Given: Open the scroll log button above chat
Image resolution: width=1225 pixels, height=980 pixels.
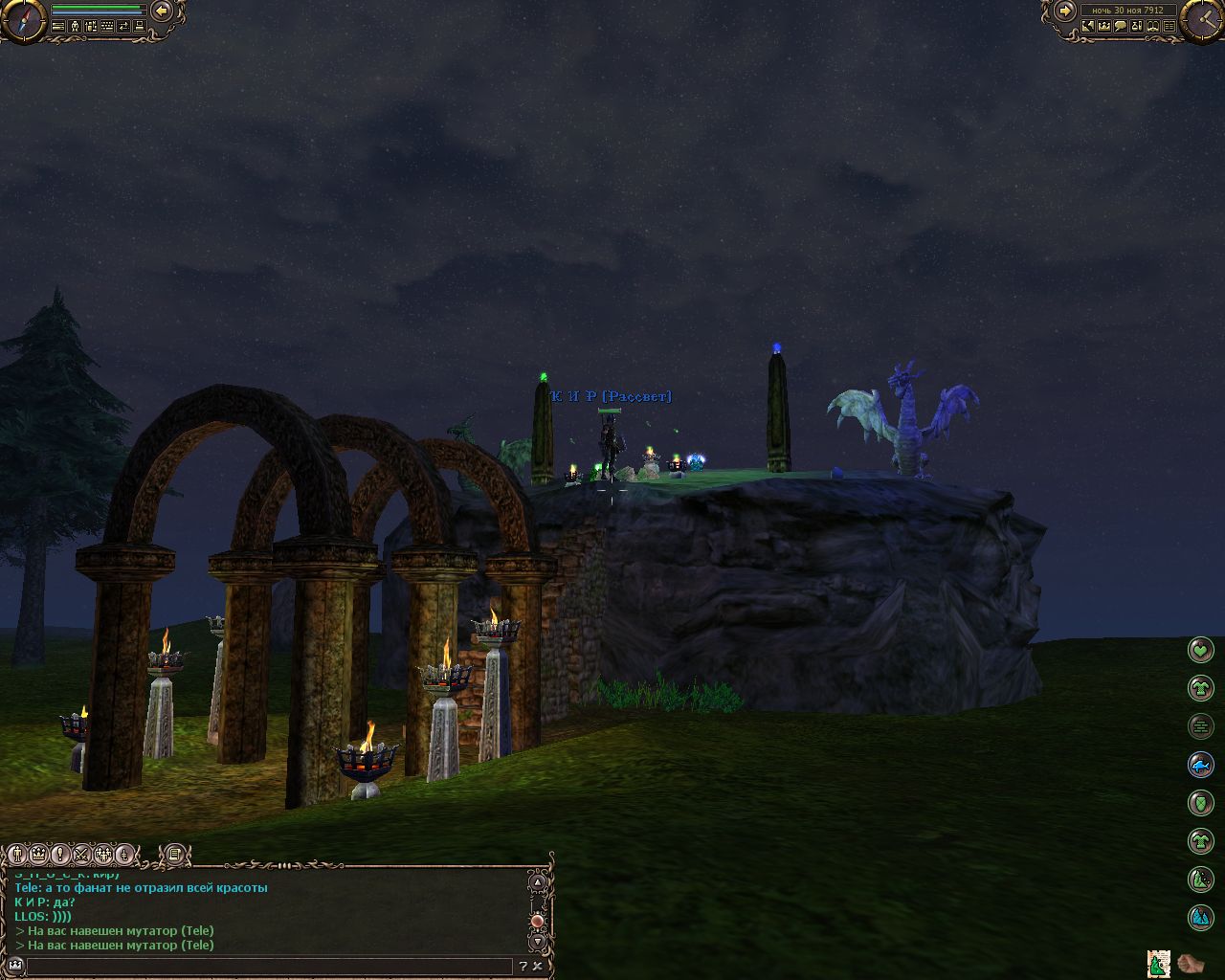Looking at the screenshot, I should (x=173, y=854).
